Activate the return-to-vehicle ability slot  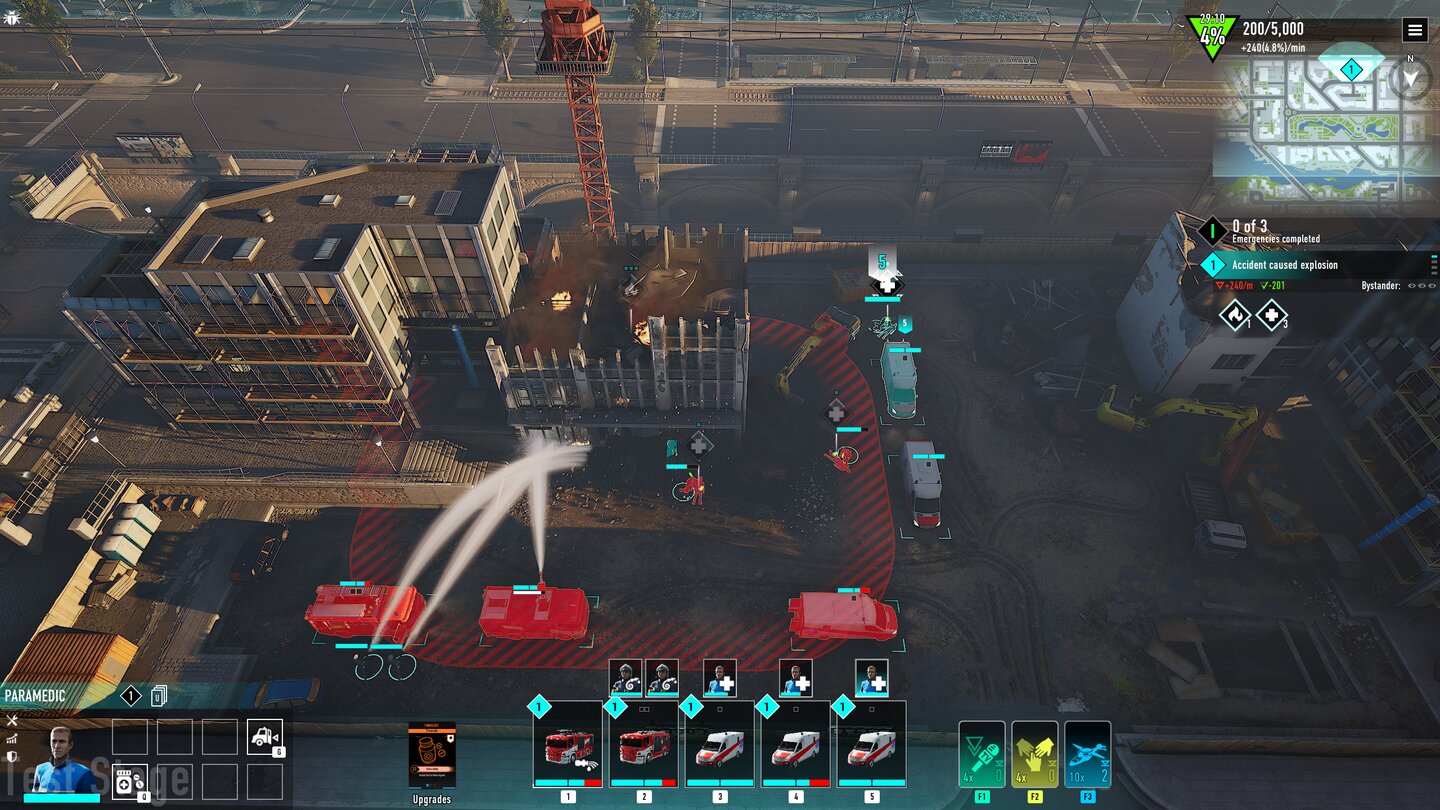(265, 738)
